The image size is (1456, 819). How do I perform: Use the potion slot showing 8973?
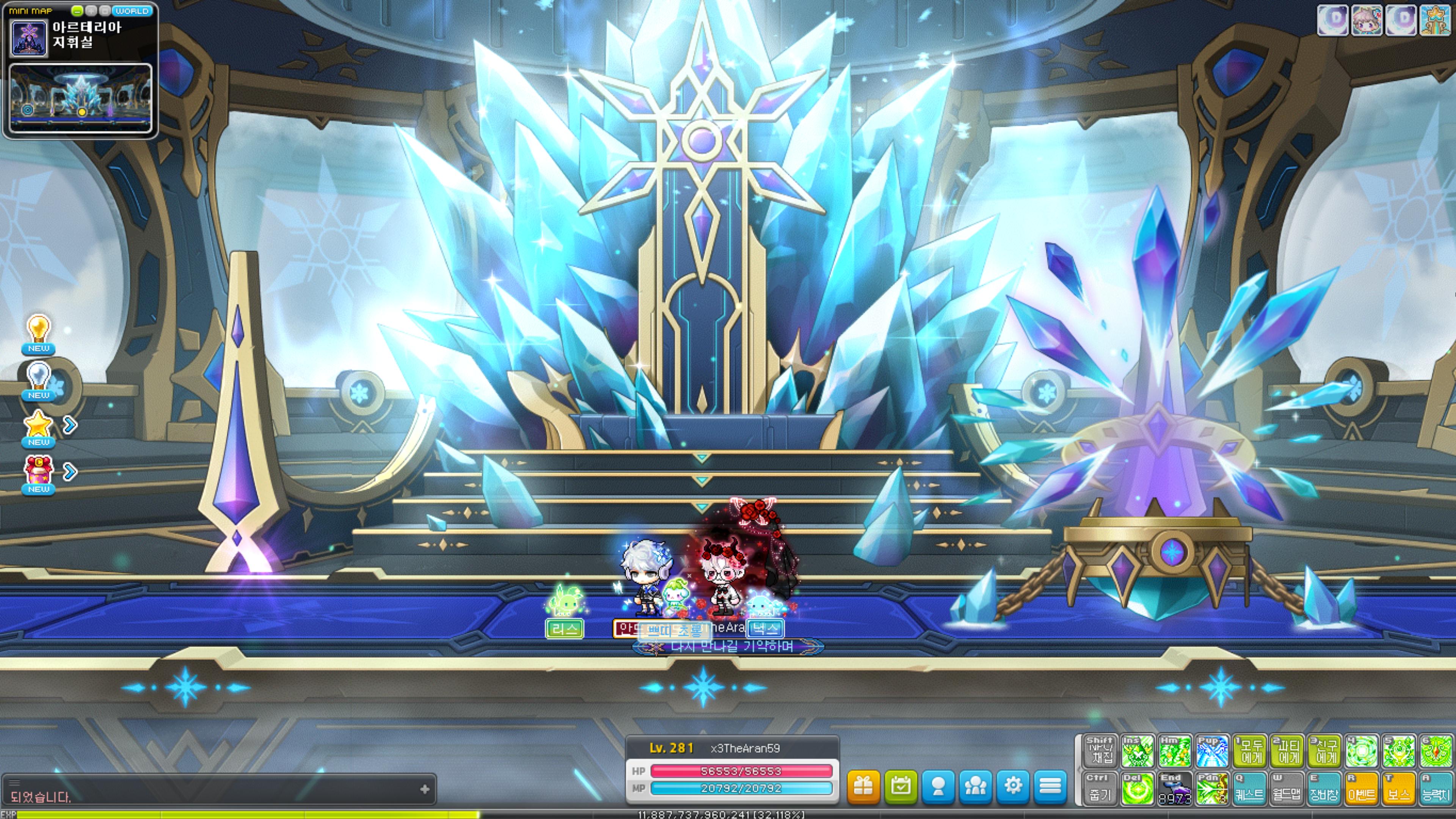[1175, 789]
